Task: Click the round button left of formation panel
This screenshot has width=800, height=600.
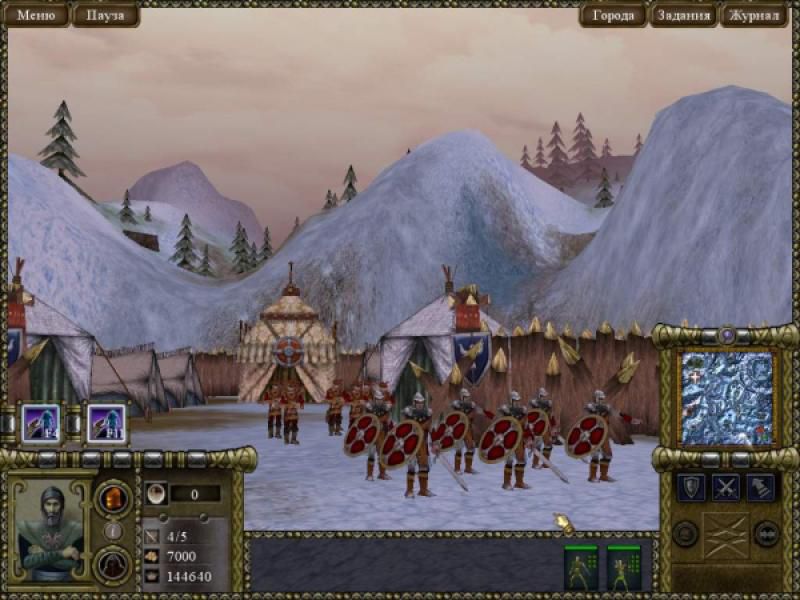Action: 686,533
